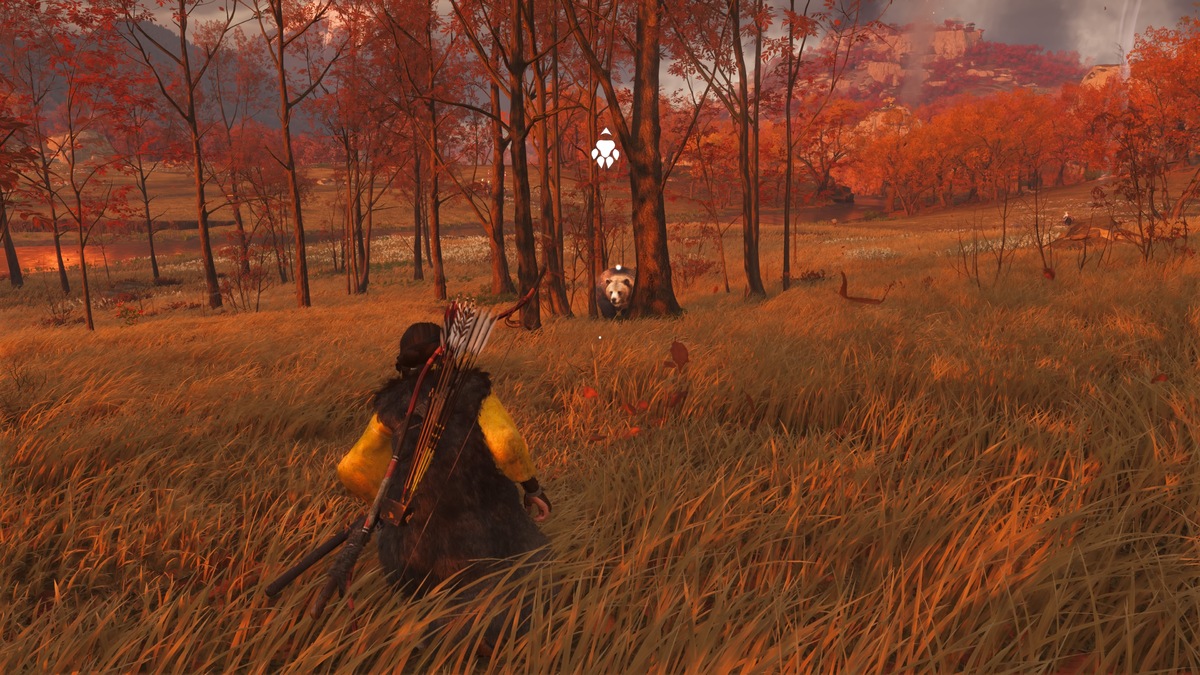Select the white paw print marker

click(x=605, y=150)
